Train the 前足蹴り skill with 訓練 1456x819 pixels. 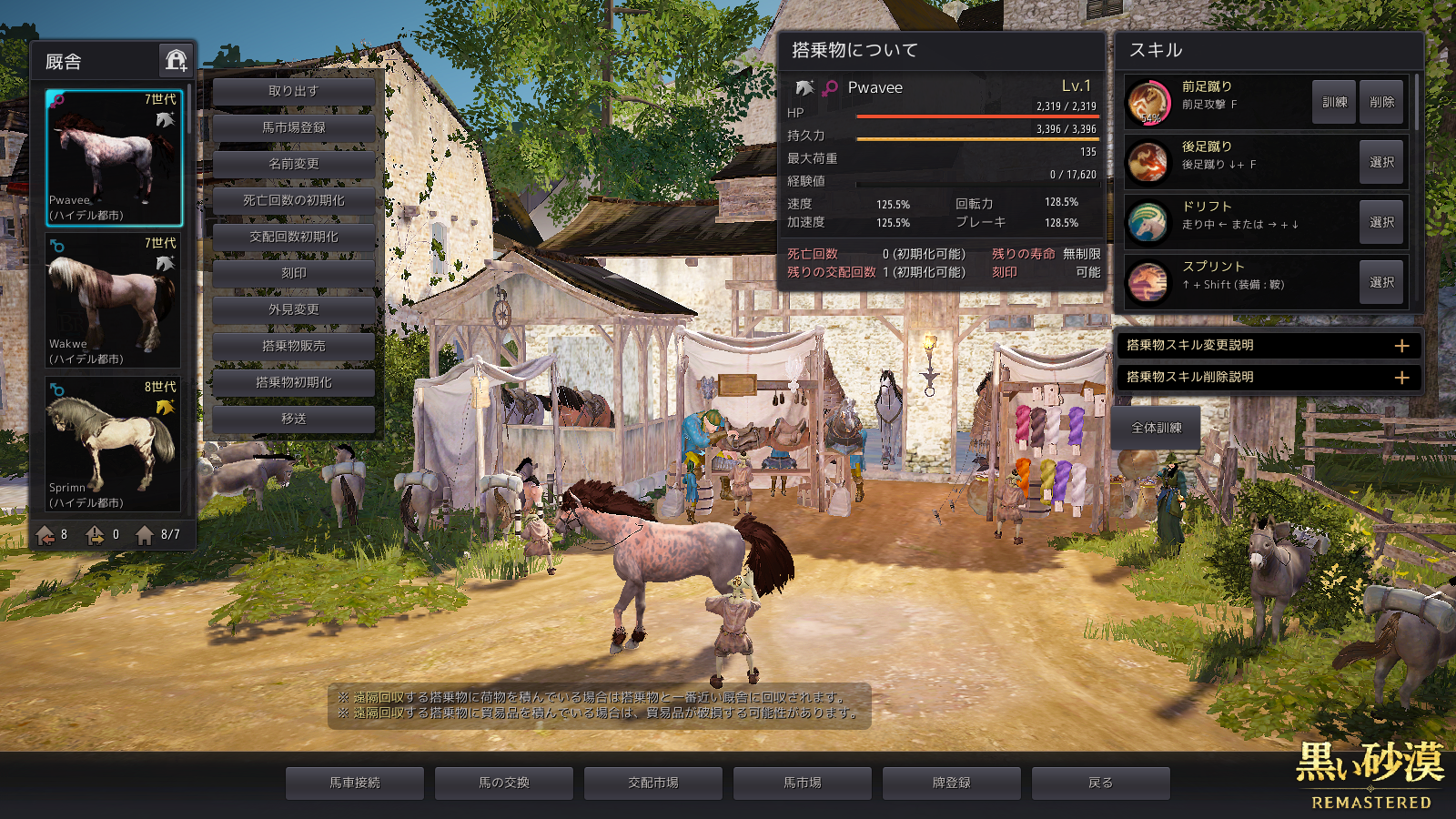coord(1334,102)
